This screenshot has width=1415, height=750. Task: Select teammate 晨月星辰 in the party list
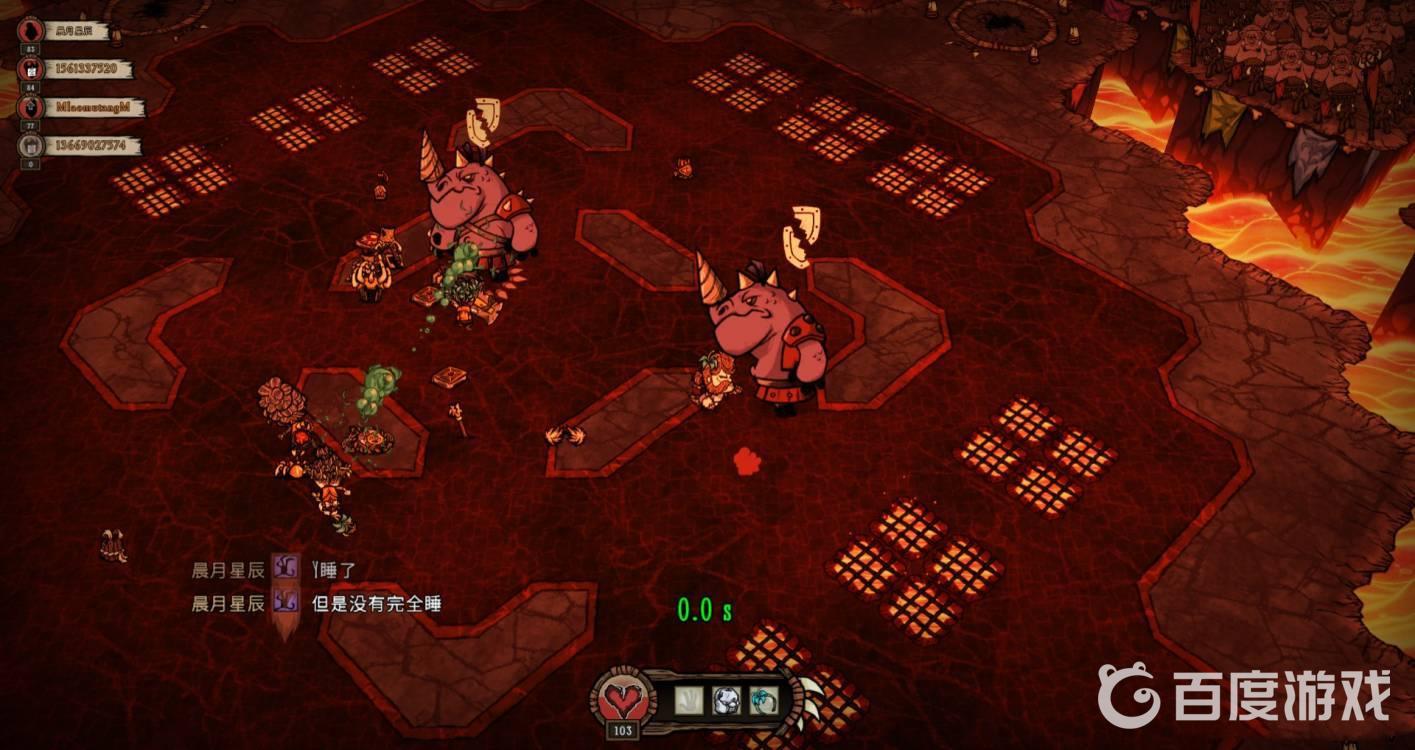pyautogui.click(x=75, y=31)
